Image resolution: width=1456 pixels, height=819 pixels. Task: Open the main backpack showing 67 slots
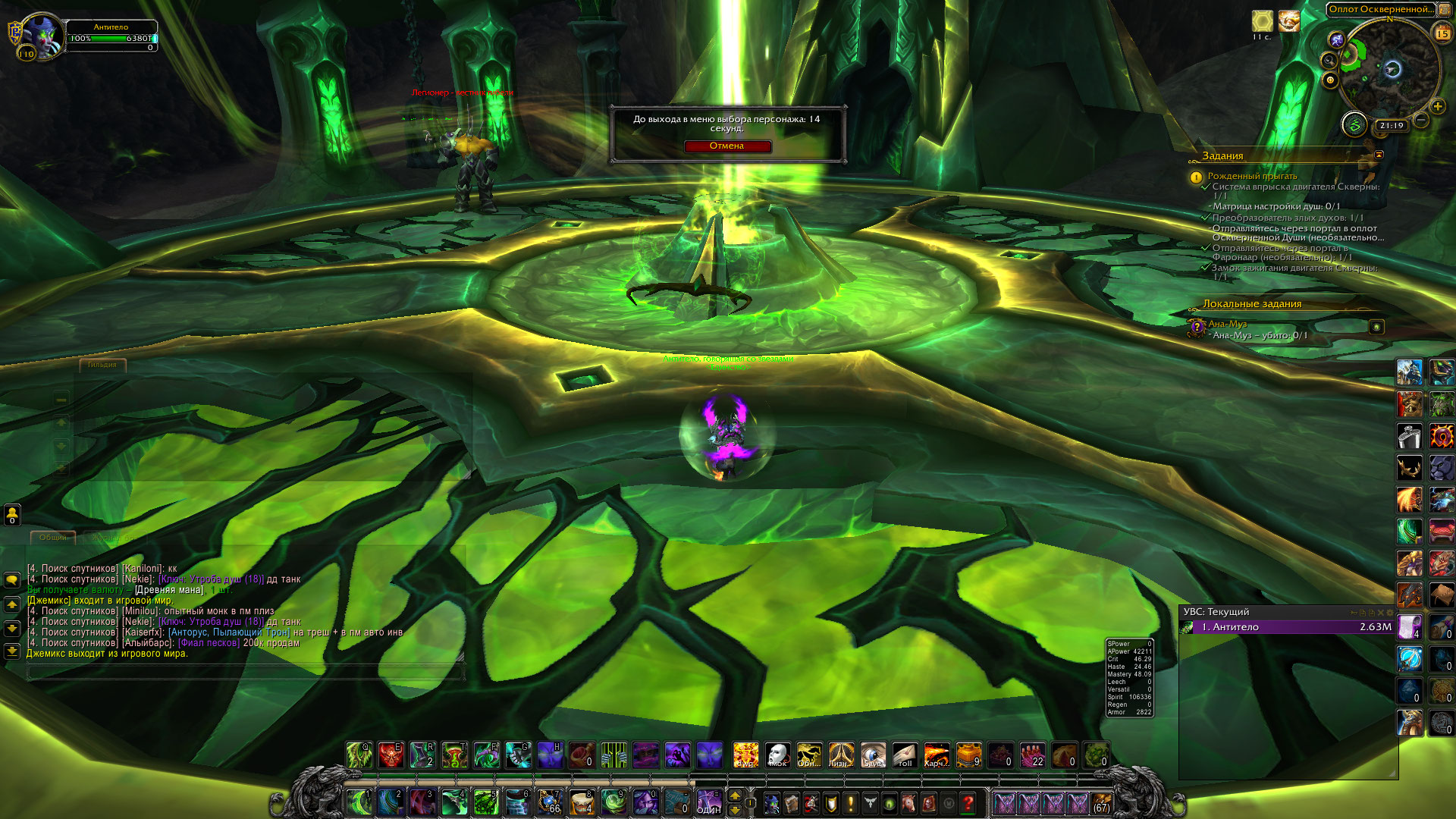tap(1101, 803)
